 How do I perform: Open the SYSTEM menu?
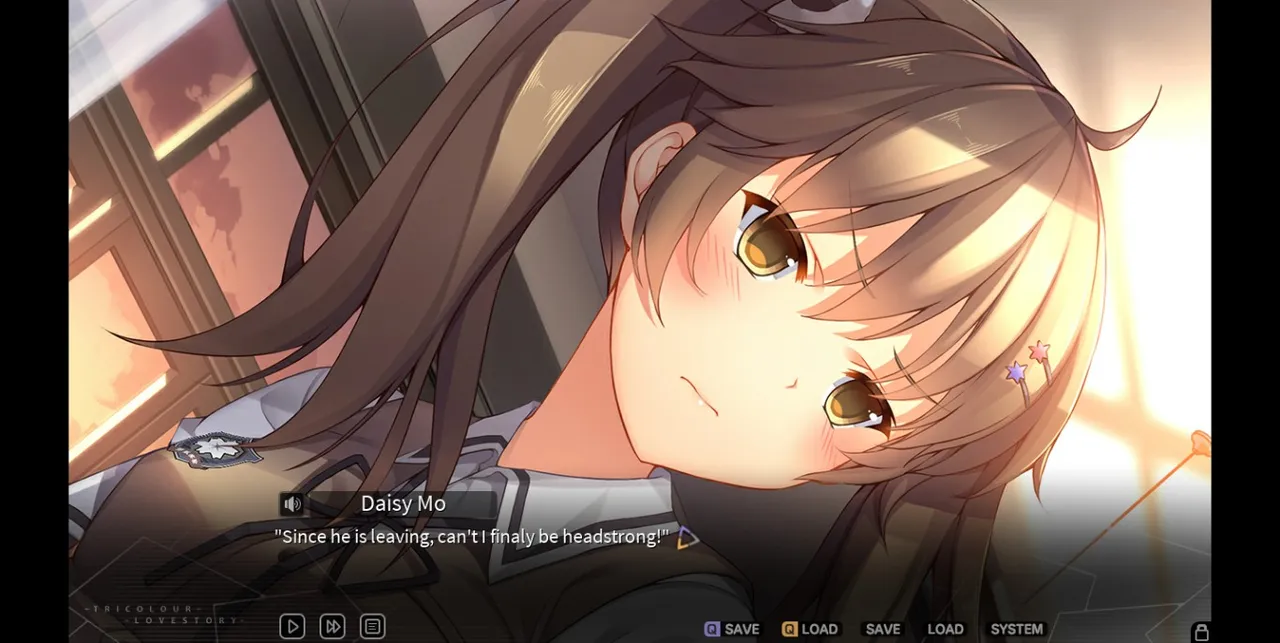pos(1016,629)
